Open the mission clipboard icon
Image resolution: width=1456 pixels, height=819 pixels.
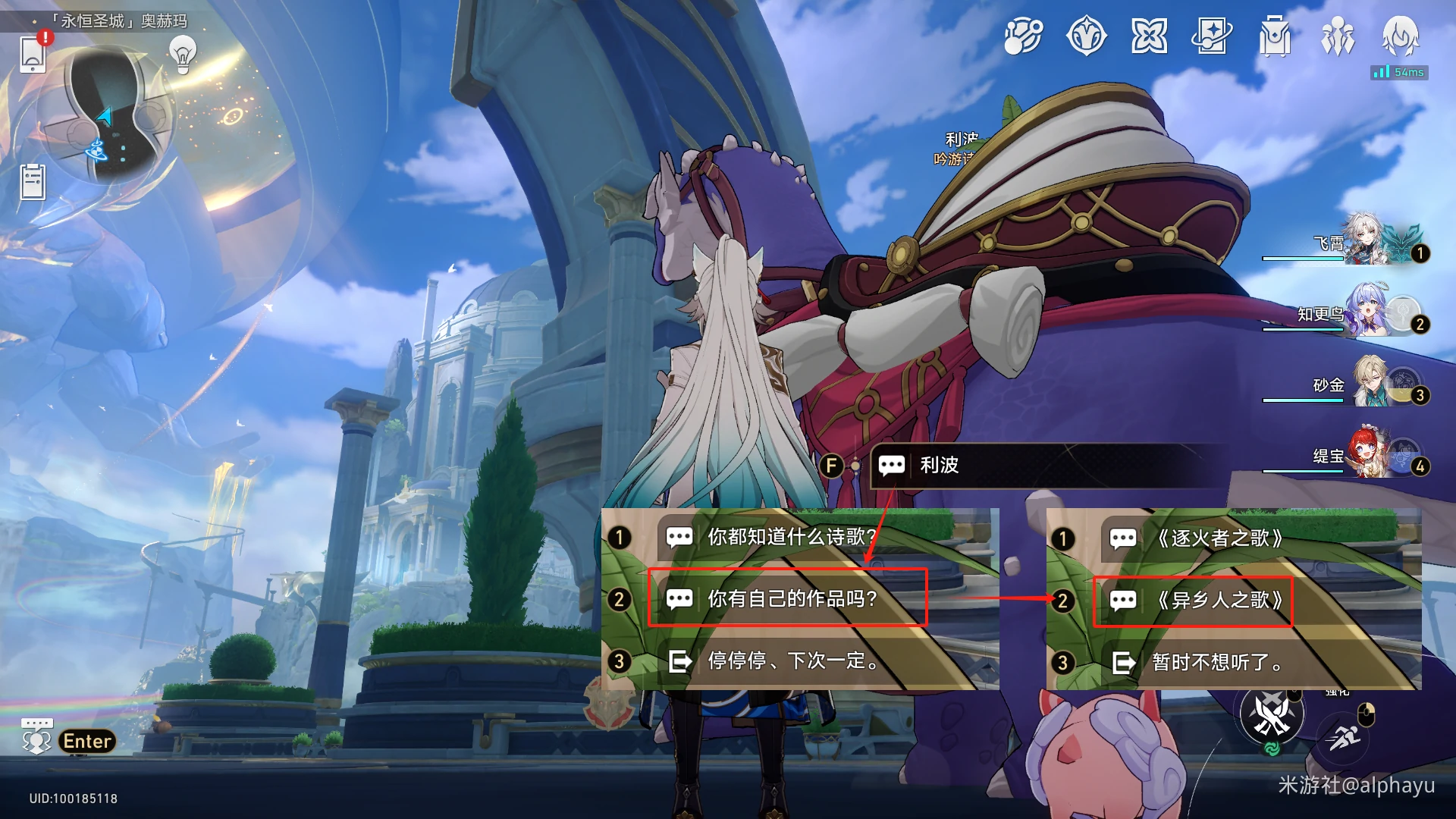tap(33, 182)
